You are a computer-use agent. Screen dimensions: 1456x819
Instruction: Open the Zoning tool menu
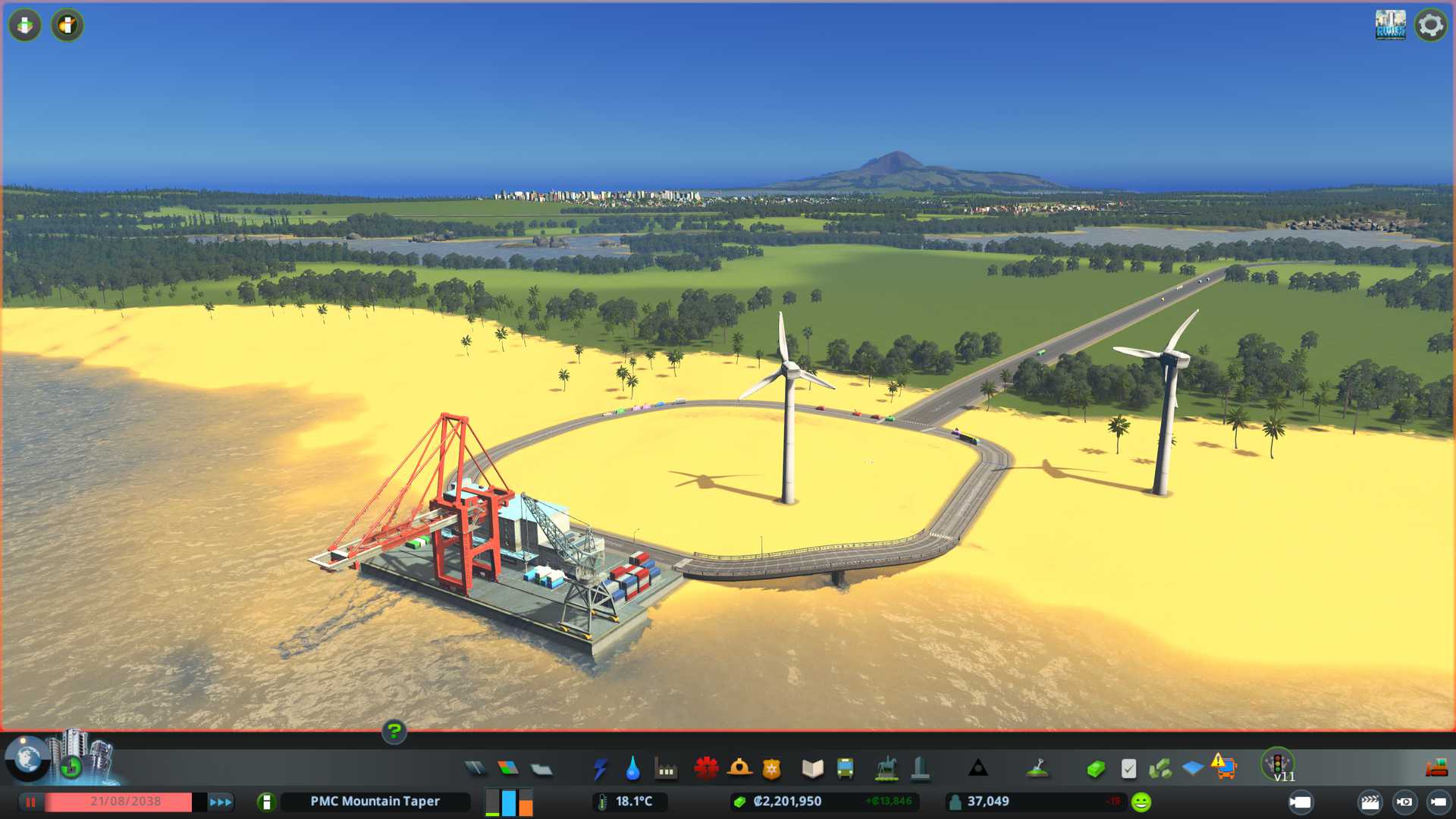508,769
